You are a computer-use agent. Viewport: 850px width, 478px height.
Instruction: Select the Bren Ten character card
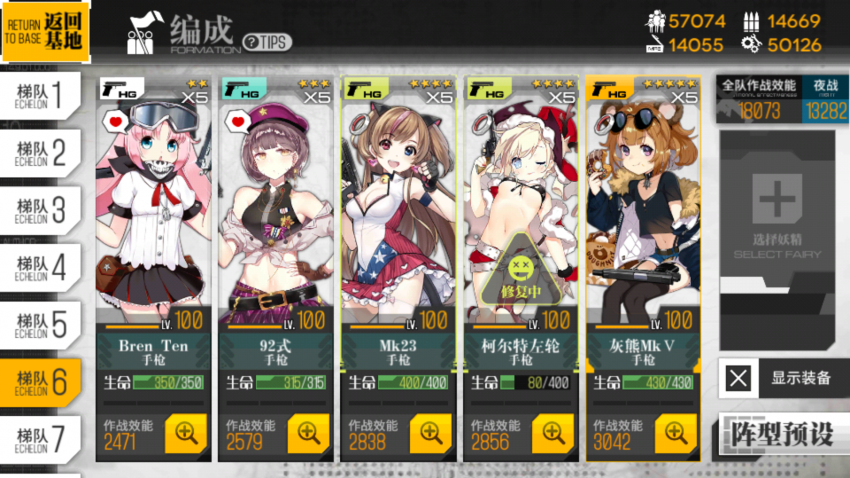pyautogui.click(x=153, y=220)
